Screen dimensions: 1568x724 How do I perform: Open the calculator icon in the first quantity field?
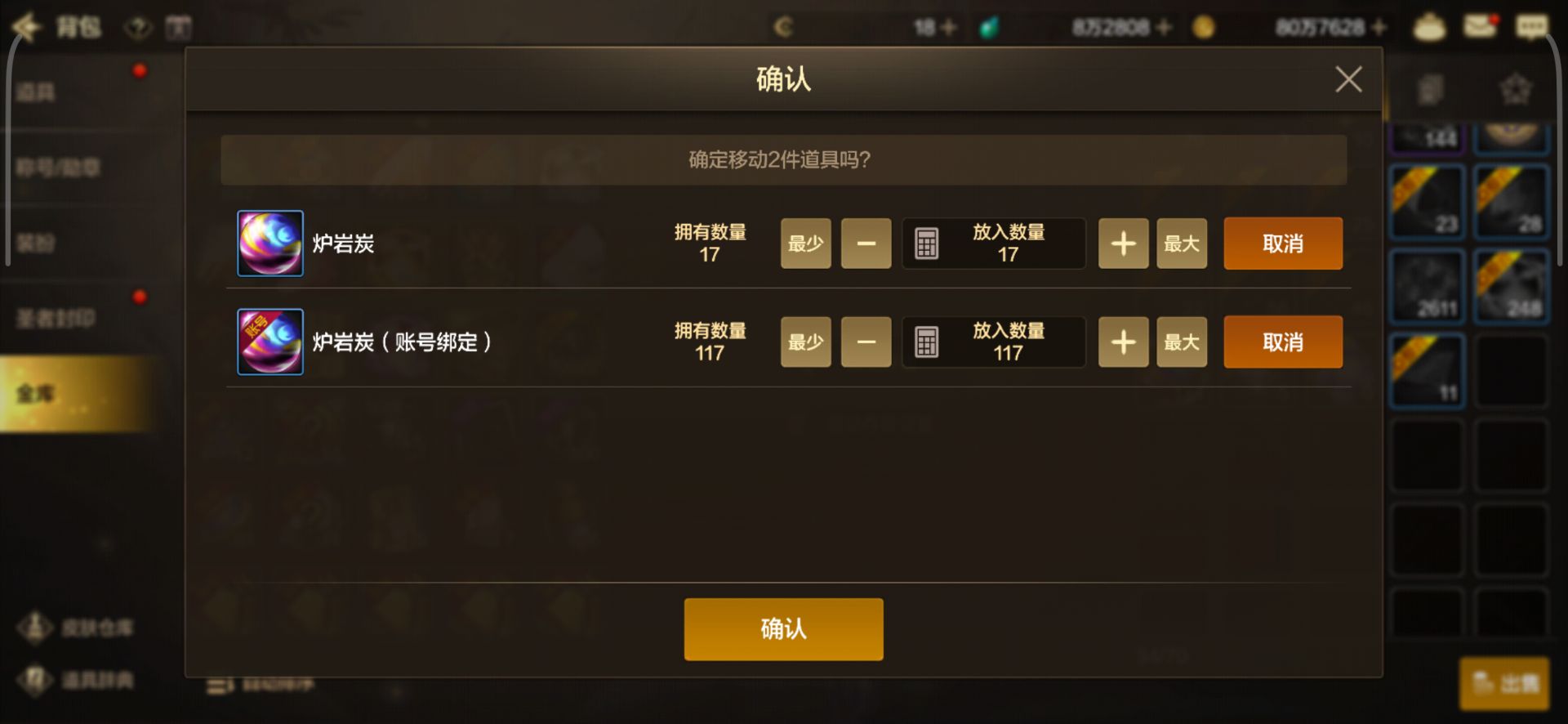[927, 243]
